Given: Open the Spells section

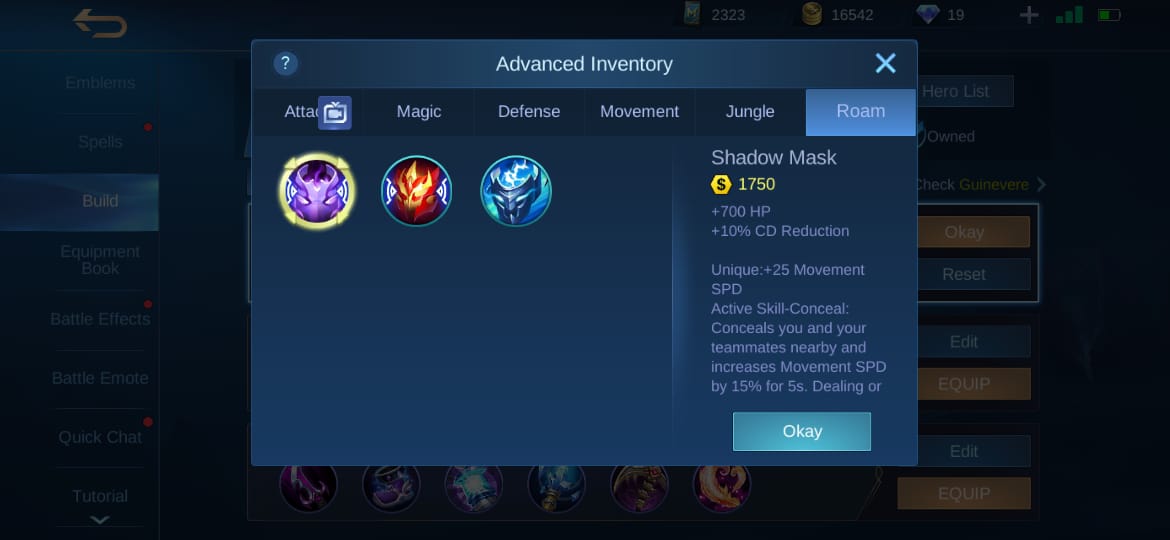Looking at the screenshot, I should tap(100, 142).
